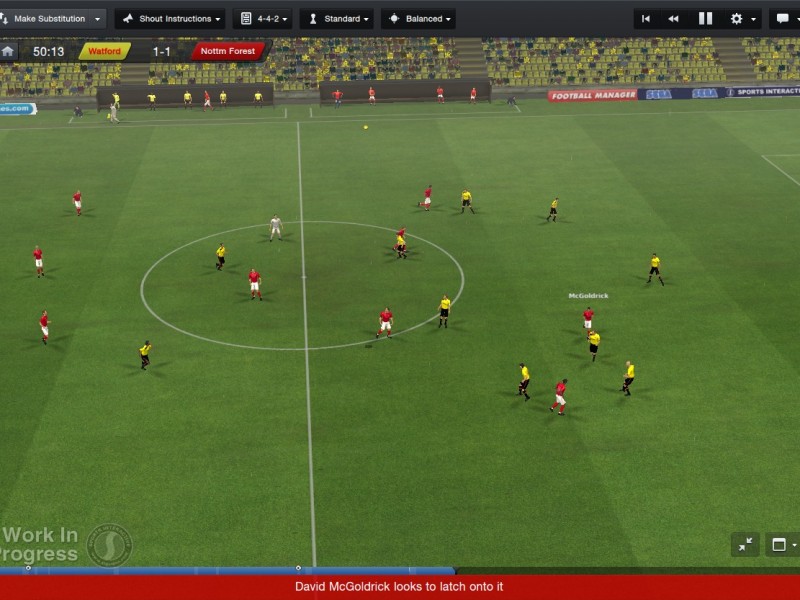The width and height of the screenshot is (800, 600).
Task: Change the 4-4-2 formation dropdown
Action: (263, 19)
